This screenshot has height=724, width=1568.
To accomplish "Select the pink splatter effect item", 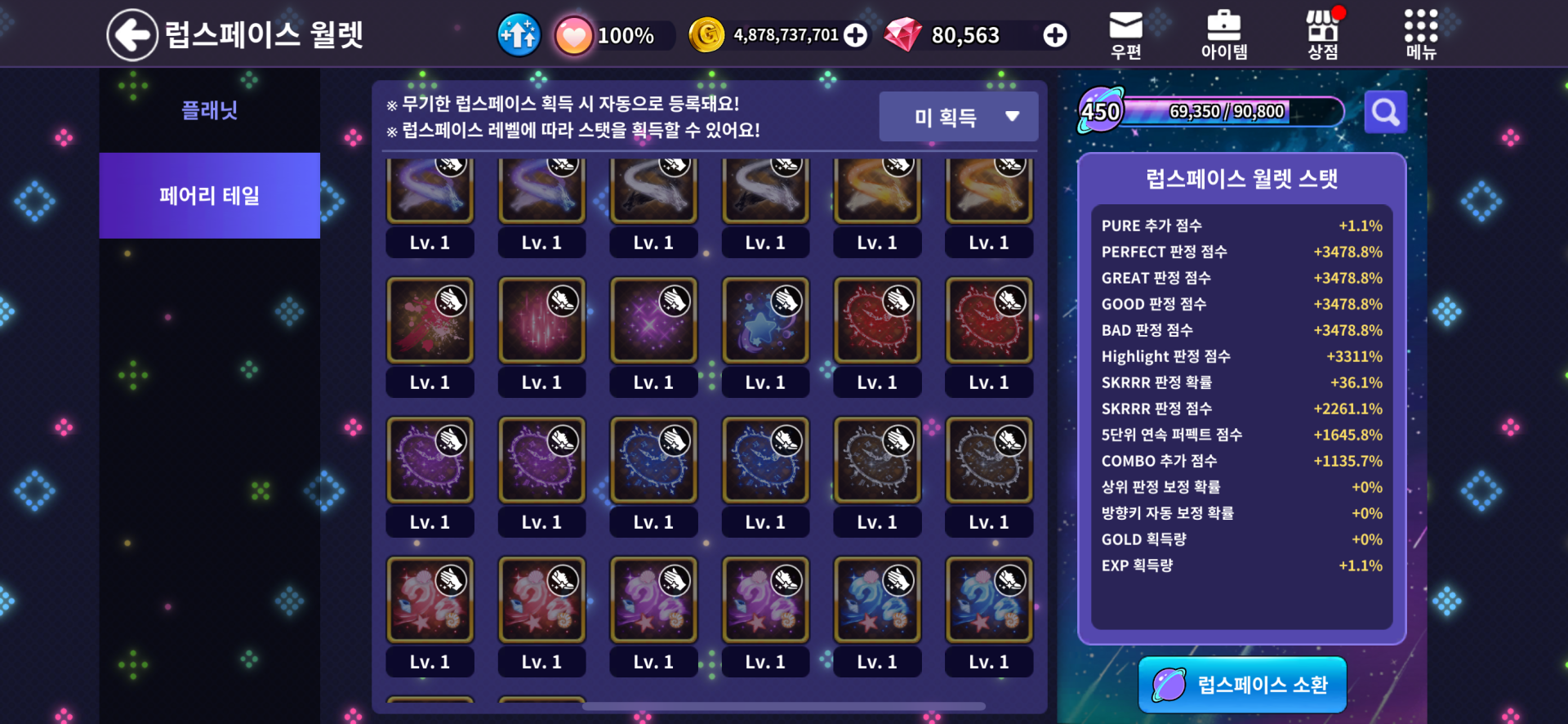I will (430, 321).
